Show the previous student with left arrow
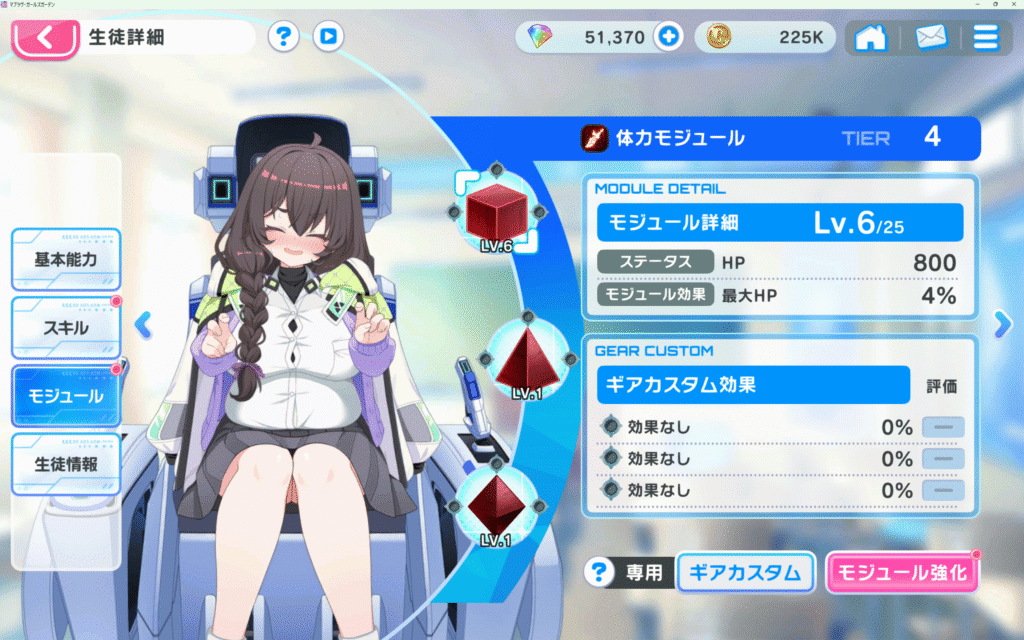This screenshot has width=1024, height=640. [x=143, y=323]
